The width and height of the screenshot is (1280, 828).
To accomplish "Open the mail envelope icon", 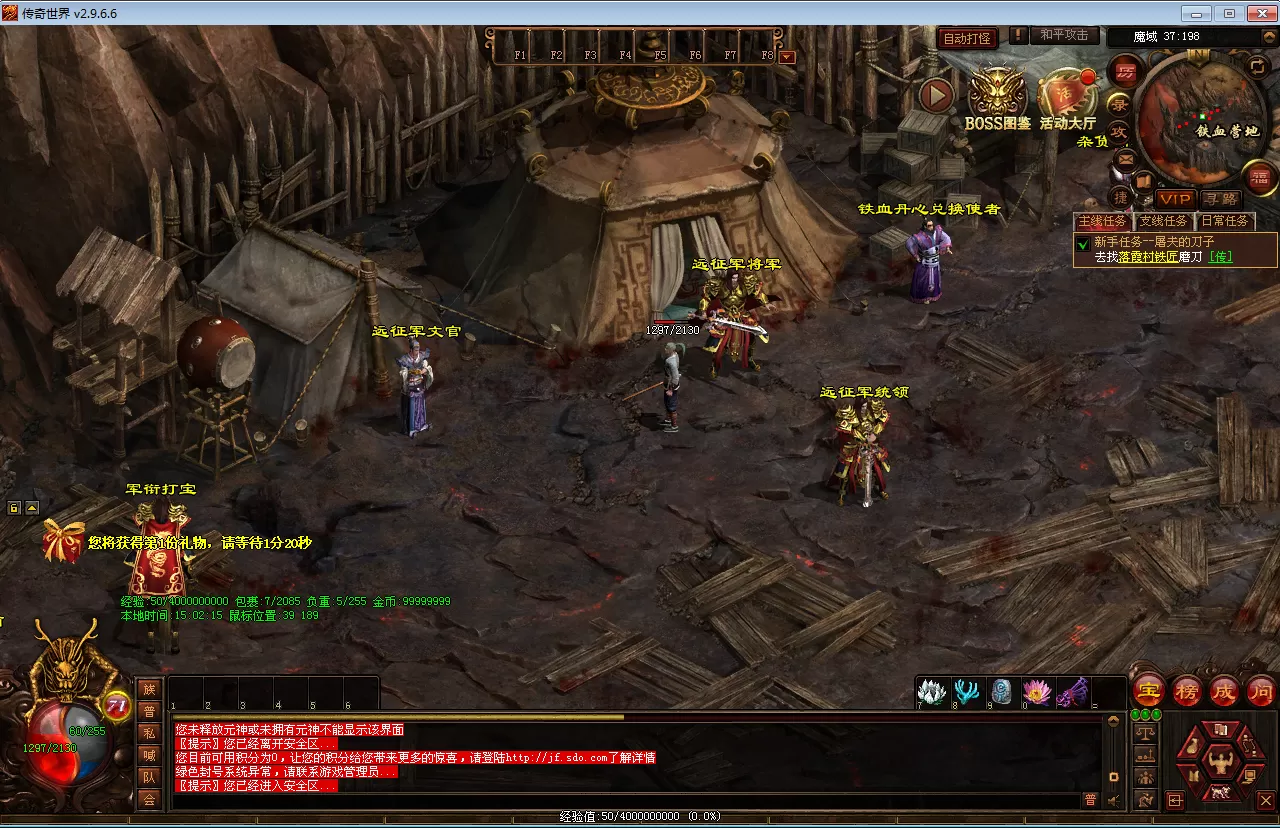I will click(x=1126, y=159).
